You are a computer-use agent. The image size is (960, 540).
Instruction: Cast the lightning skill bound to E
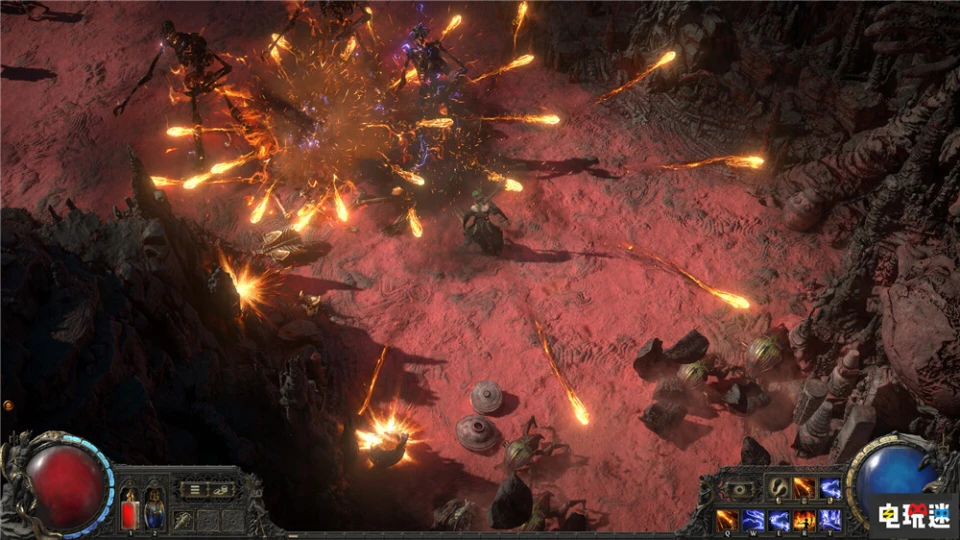click(x=779, y=519)
